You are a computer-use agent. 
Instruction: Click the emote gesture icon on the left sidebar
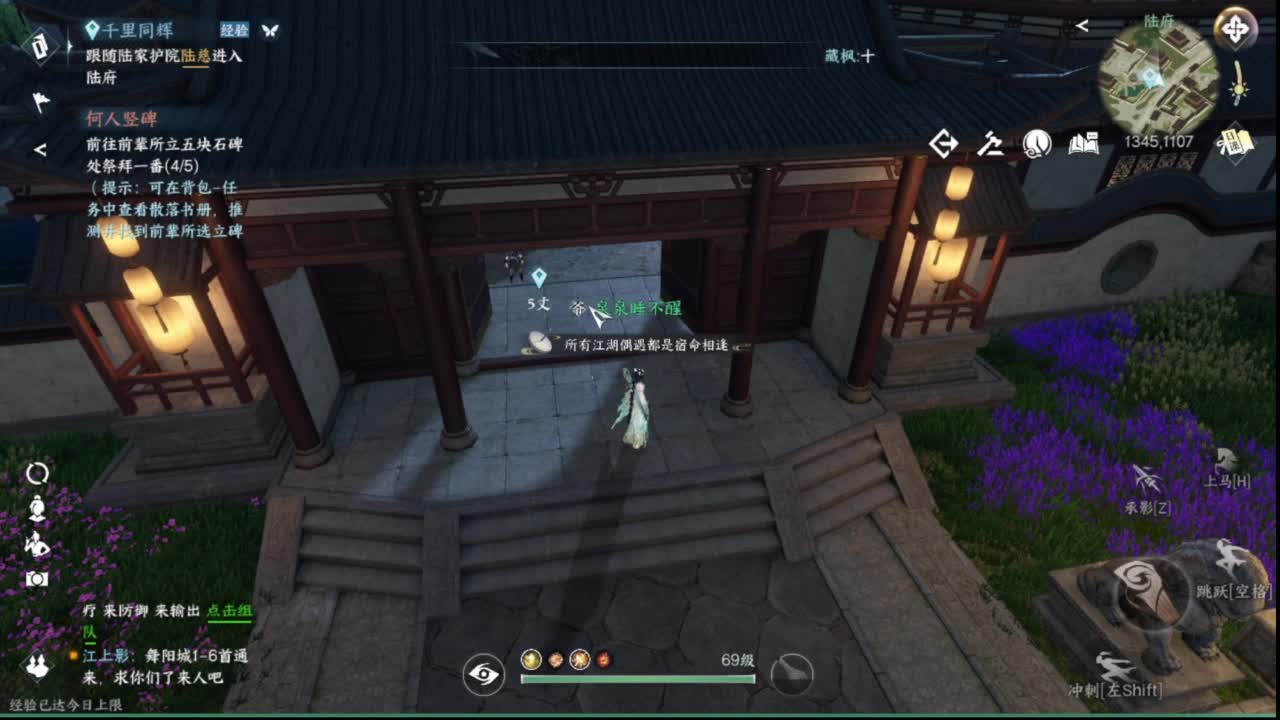(x=35, y=543)
